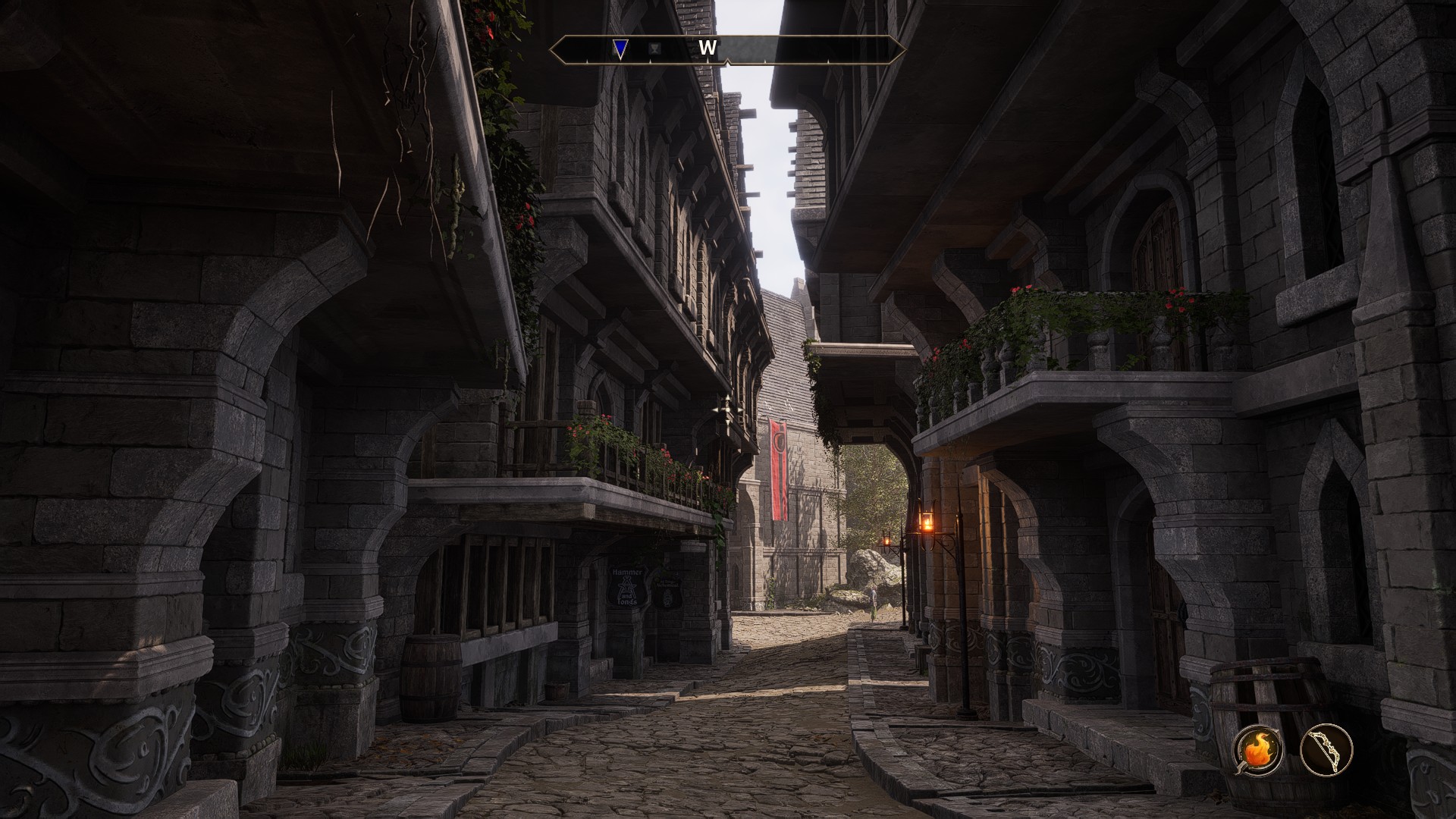Viewport: 1456px width, 819px height.
Task: Click the W heading on the compass bar
Action: tap(707, 49)
